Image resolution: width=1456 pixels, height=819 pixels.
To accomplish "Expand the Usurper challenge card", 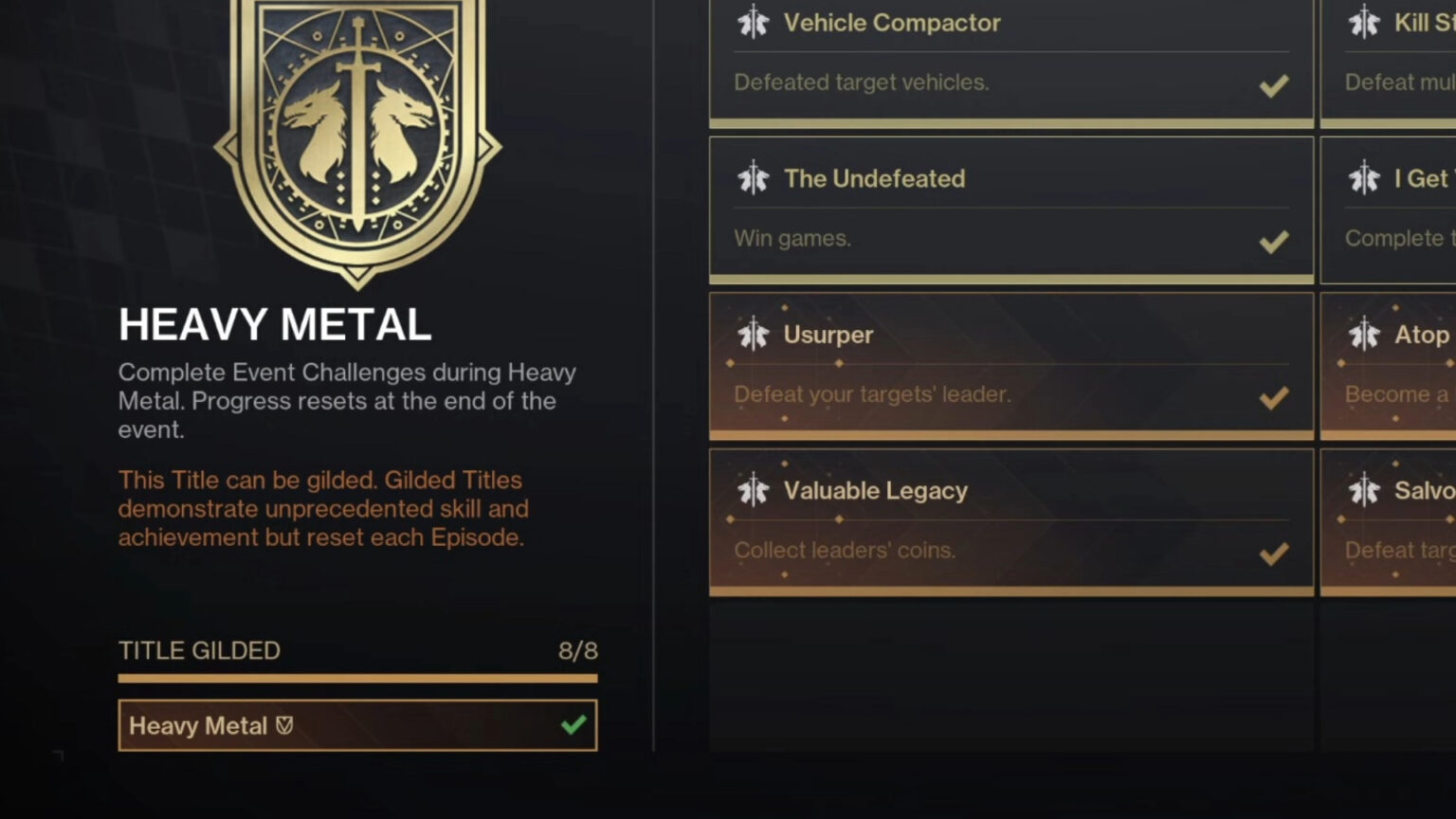I will [x=1010, y=365].
